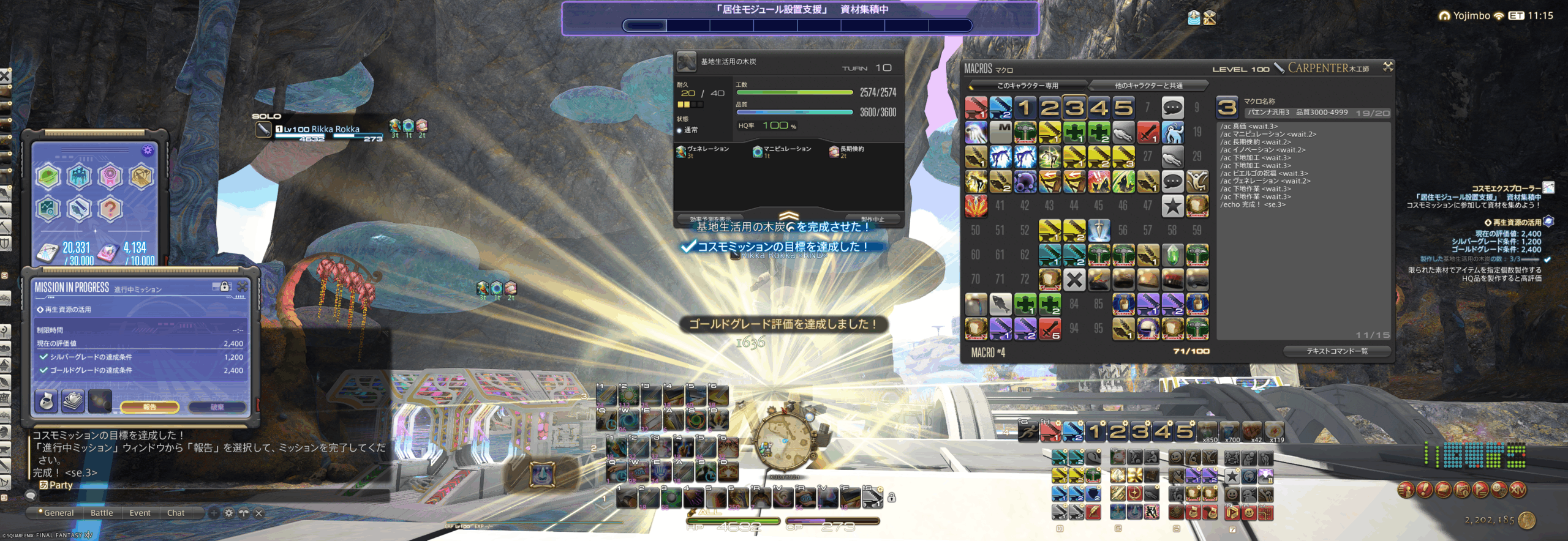The height and width of the screenshot is (541, 1568).
Task: Open the テキストコマンド一覧 text command list
Action: [1336, 351]
